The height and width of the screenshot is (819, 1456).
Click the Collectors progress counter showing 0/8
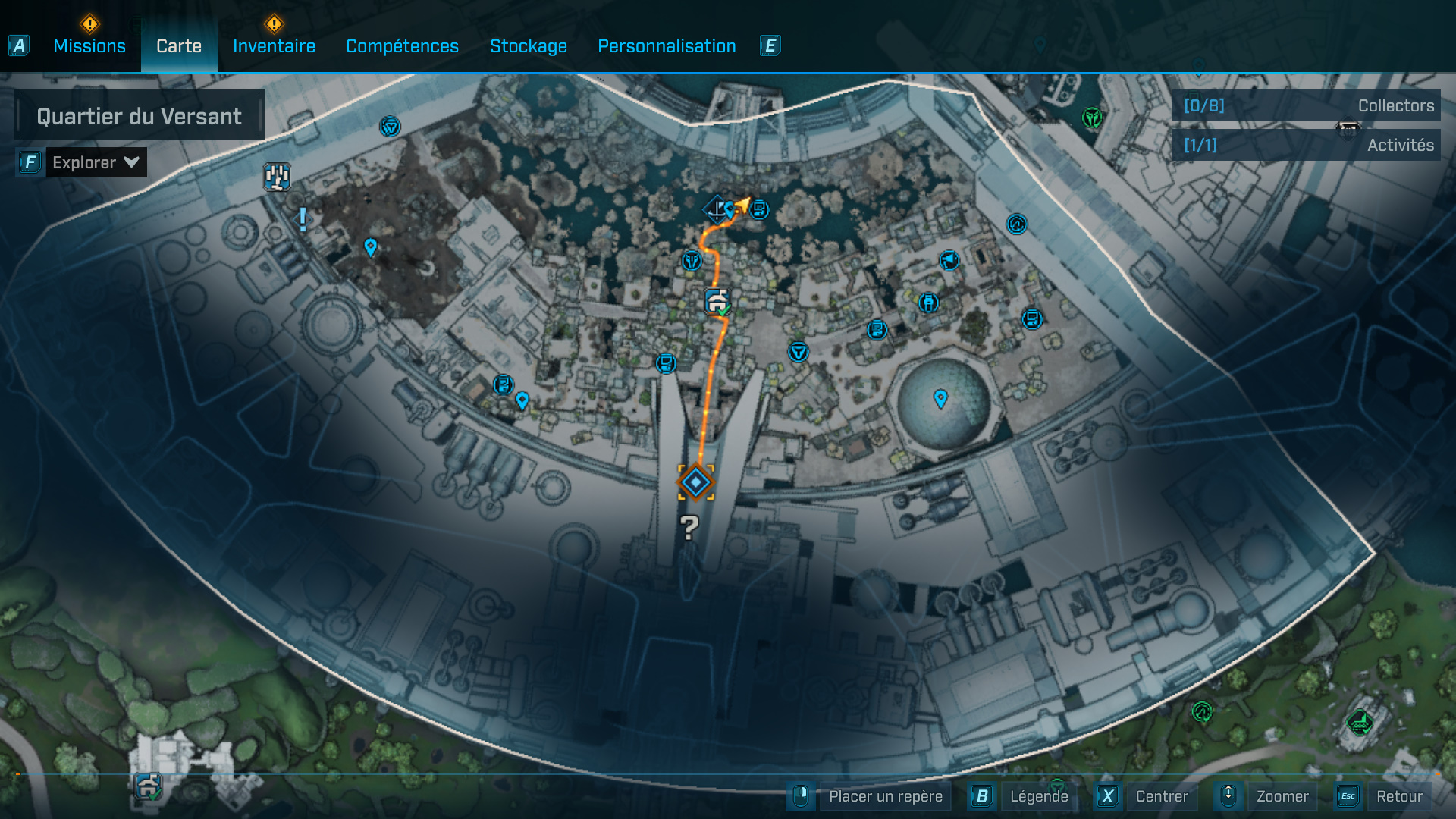point(1204,105)
